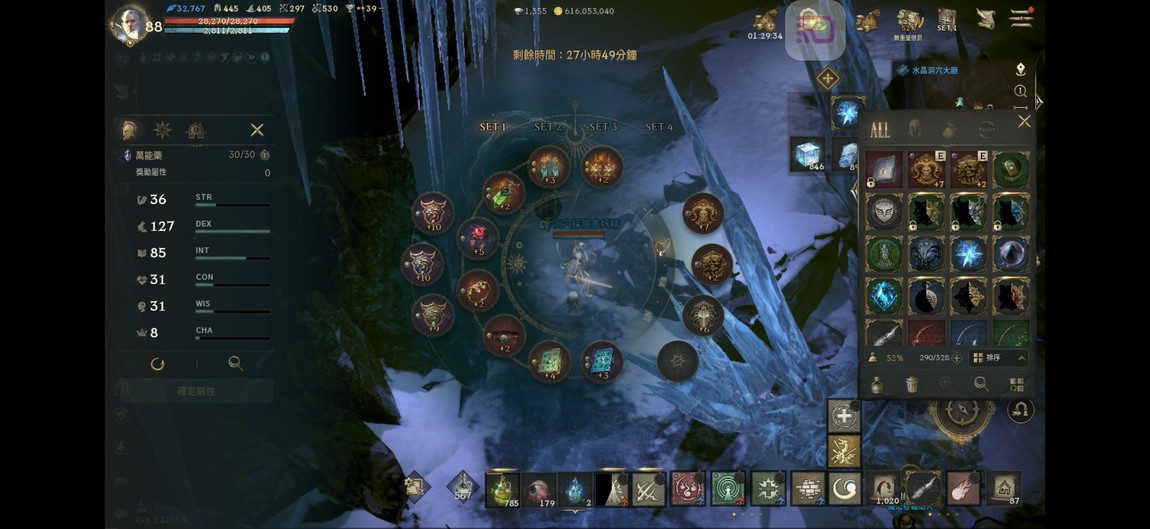
Task: Show the ALL items inventory tab
Action: (x=880, y=130)
